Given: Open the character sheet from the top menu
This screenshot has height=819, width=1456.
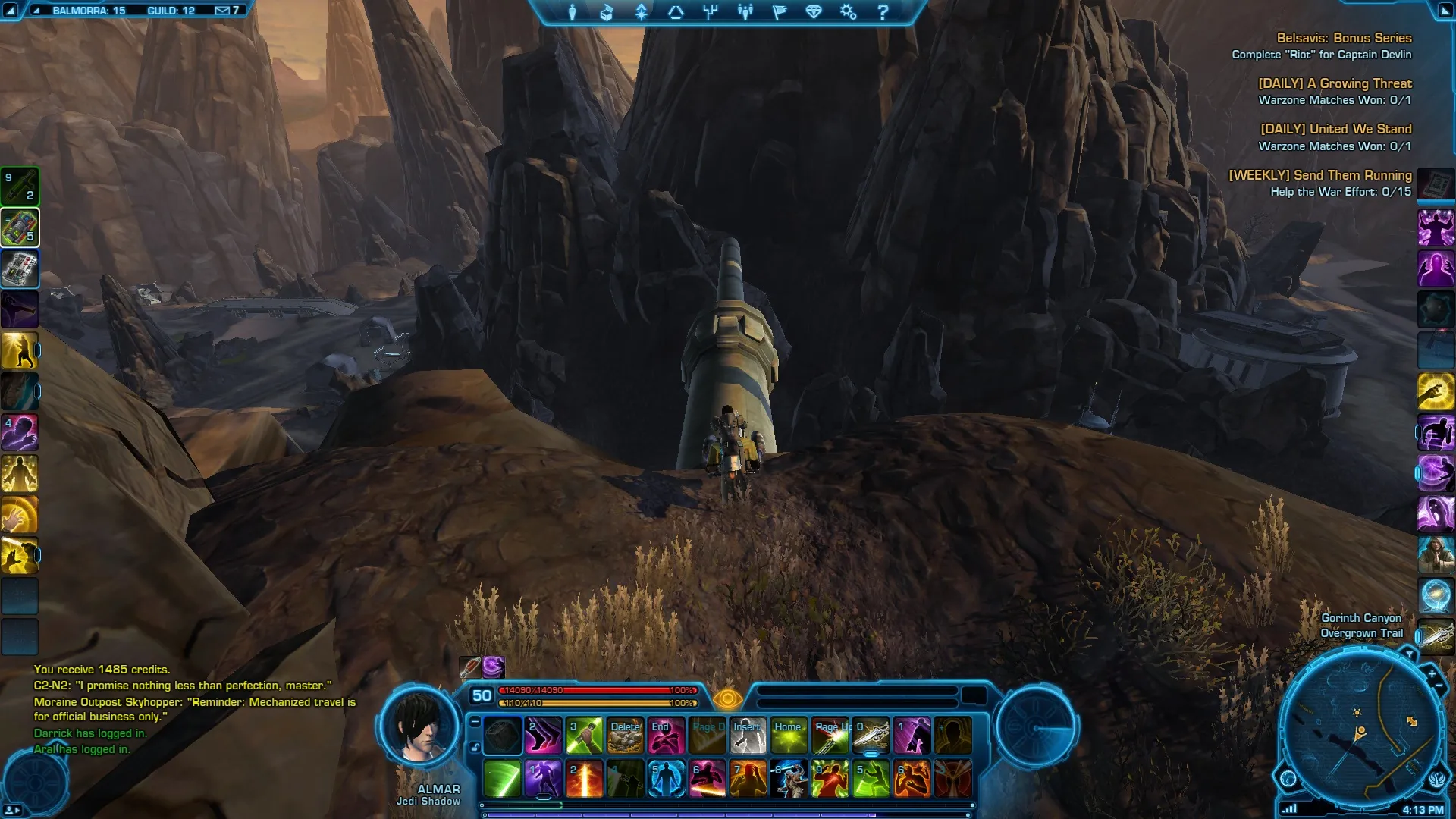Looking at the screenshot, I should click(x=573, y=12).
